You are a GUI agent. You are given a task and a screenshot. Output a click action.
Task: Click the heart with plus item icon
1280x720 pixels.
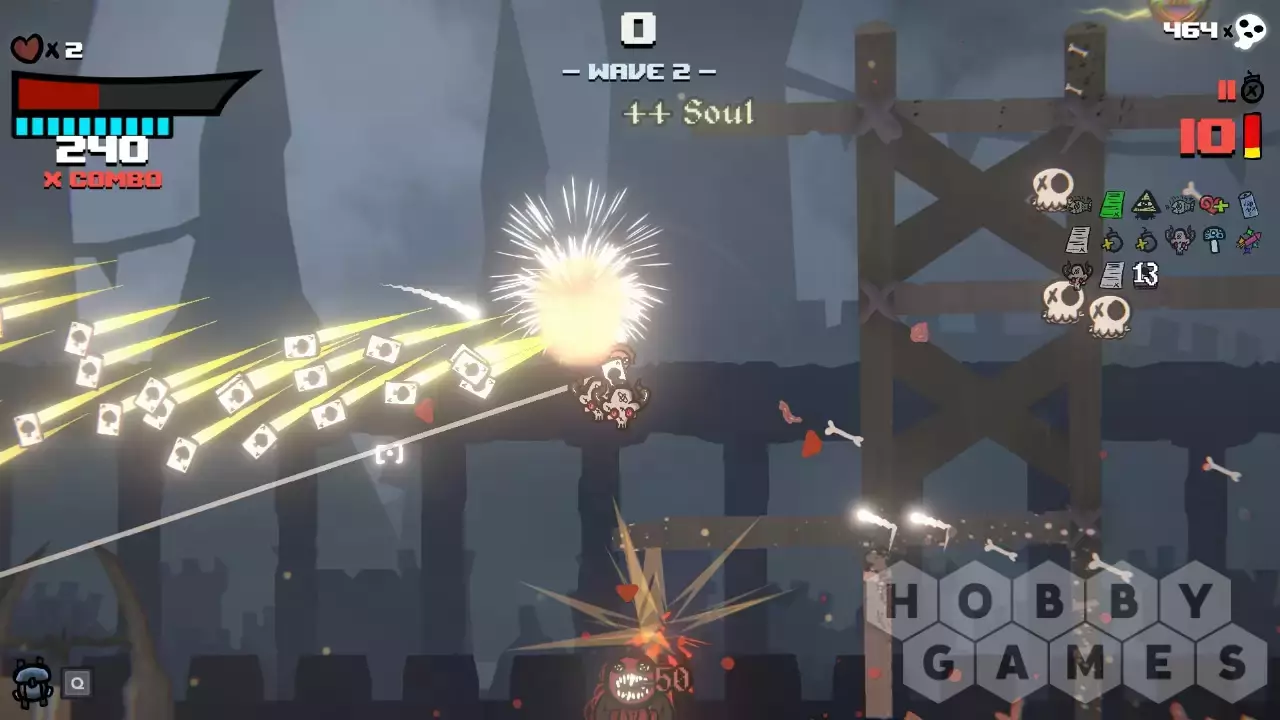(x=1214, y=205)
